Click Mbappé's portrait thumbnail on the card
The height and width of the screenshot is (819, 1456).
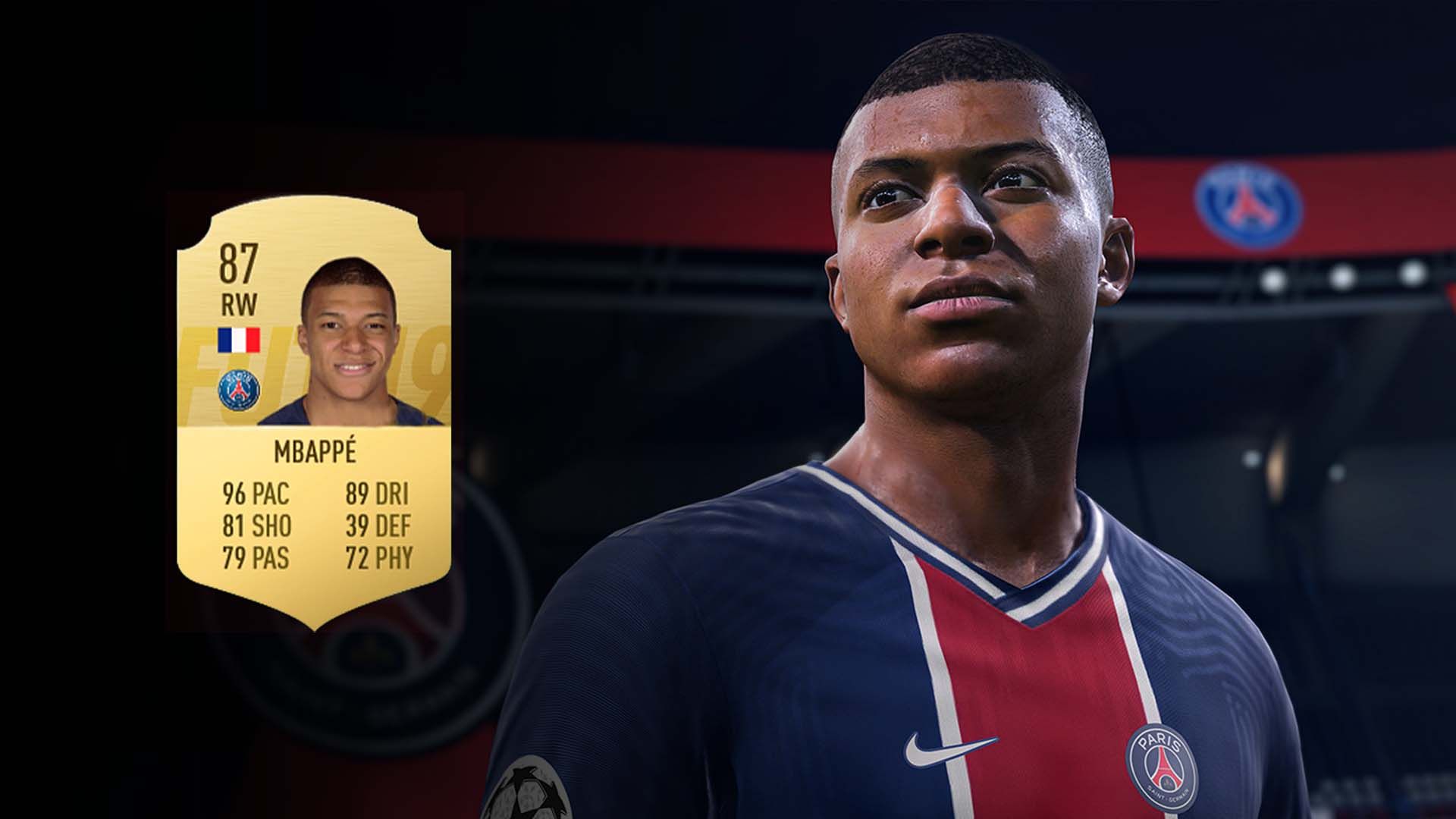tap(349, 334)
